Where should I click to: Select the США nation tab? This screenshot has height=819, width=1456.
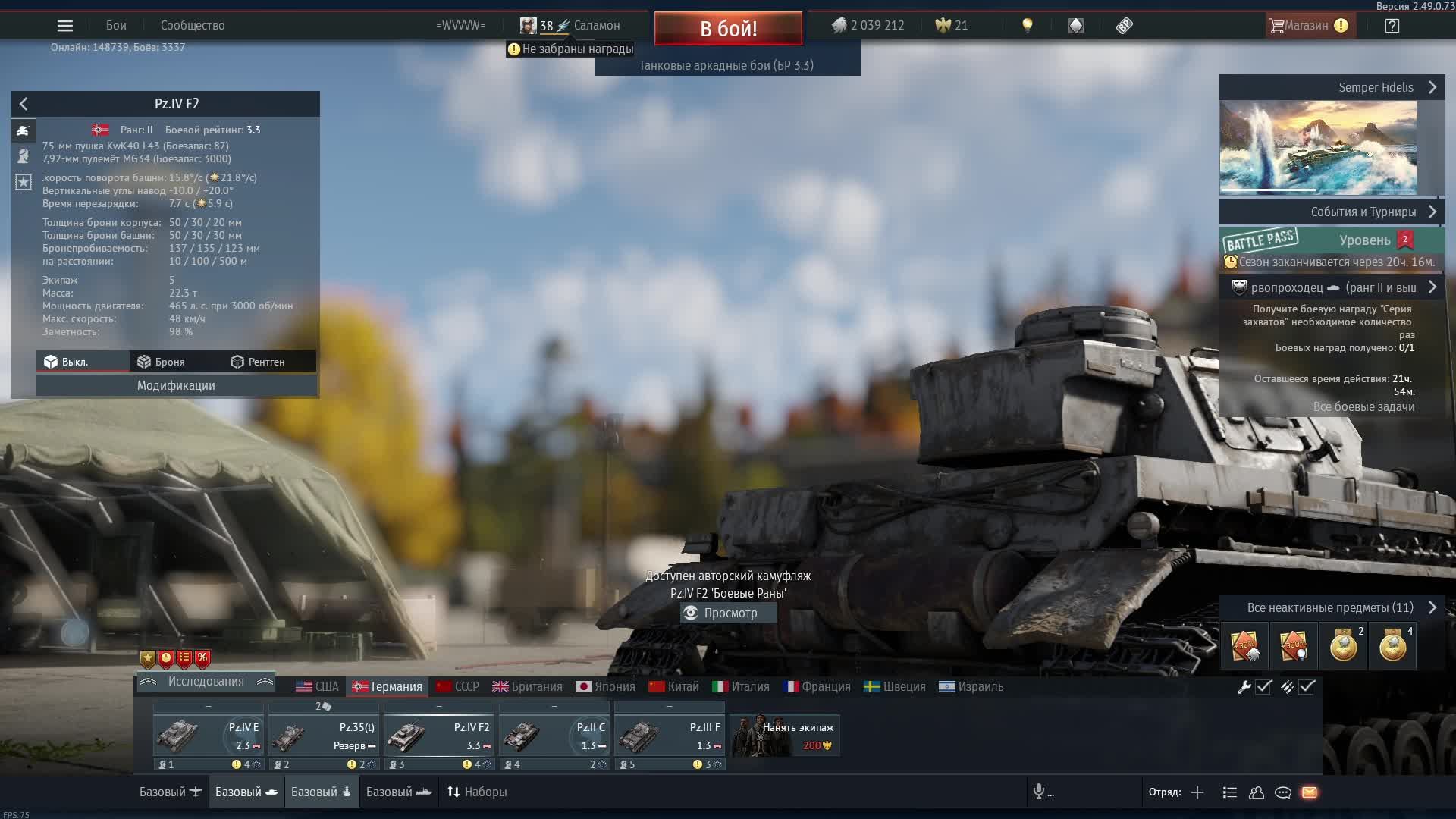click(318, 686)
